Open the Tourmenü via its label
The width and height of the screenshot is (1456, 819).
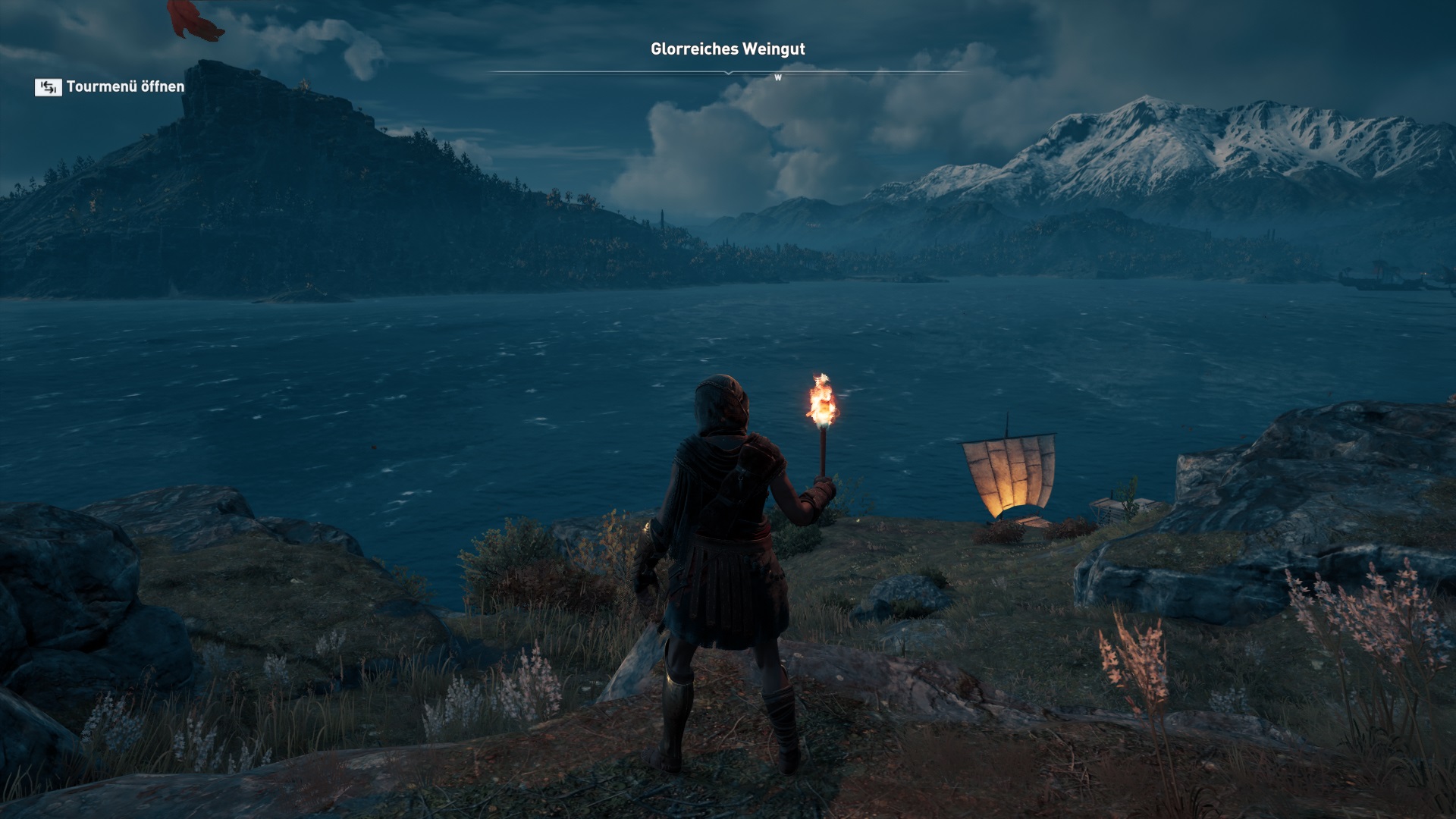(x=125, y=86)
